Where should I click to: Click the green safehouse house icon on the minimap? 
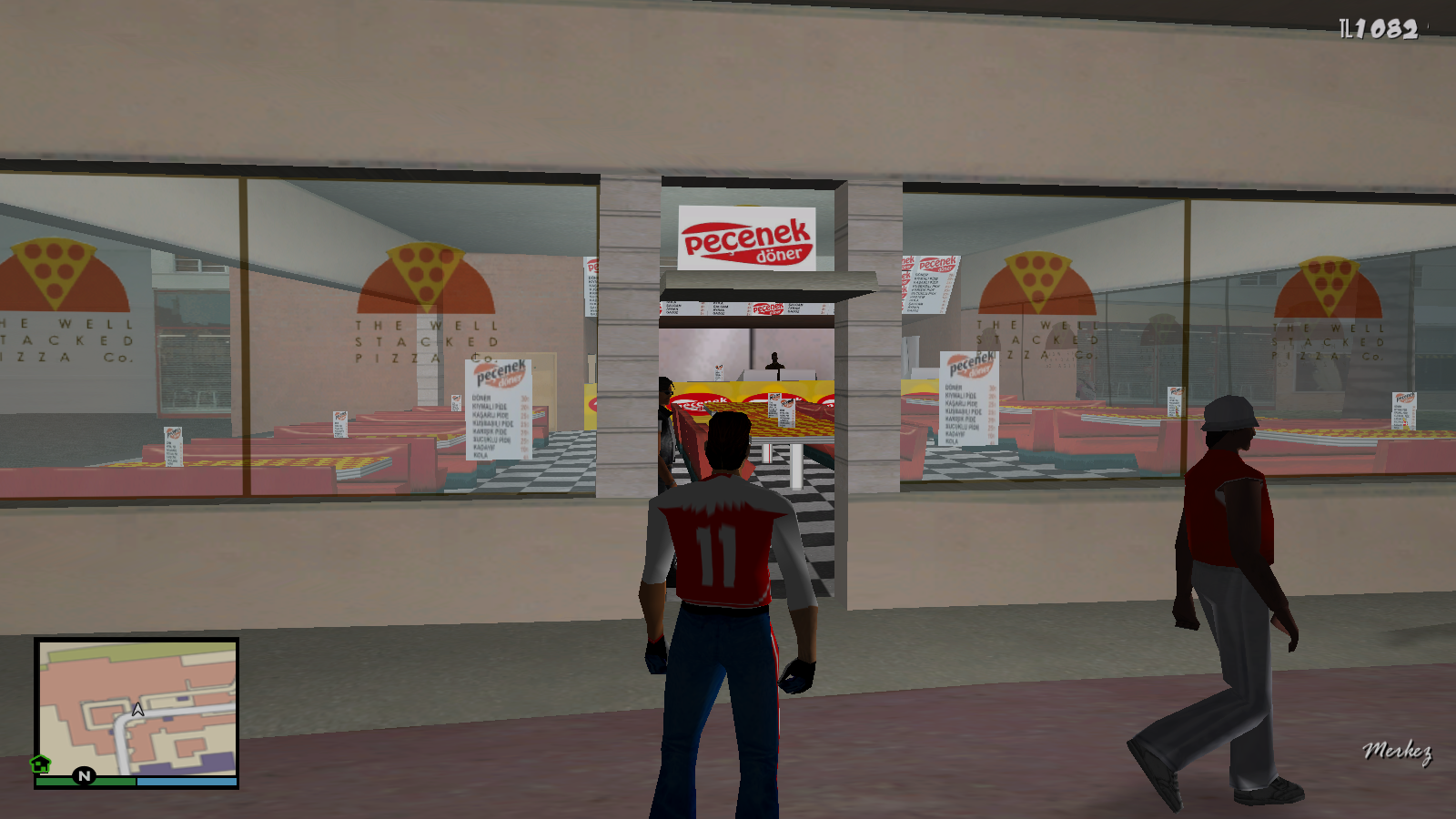[40, 764]
